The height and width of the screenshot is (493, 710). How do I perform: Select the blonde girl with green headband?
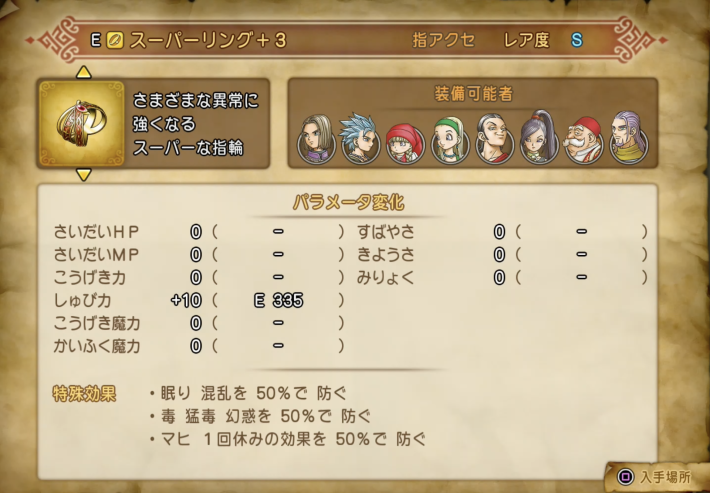click(449, 142)
